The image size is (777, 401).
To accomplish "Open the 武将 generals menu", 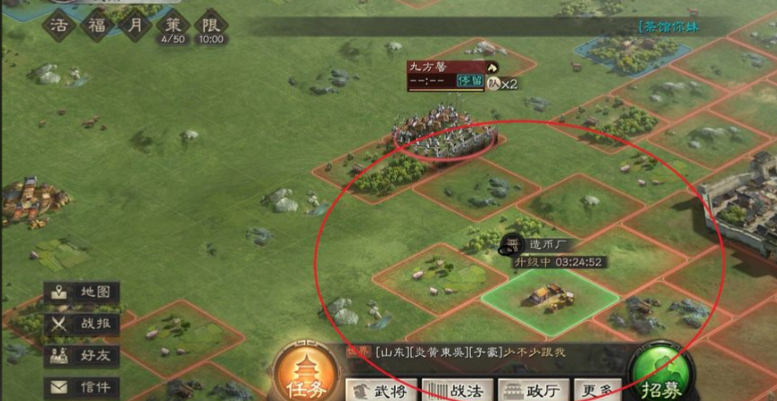I will 382,389.
